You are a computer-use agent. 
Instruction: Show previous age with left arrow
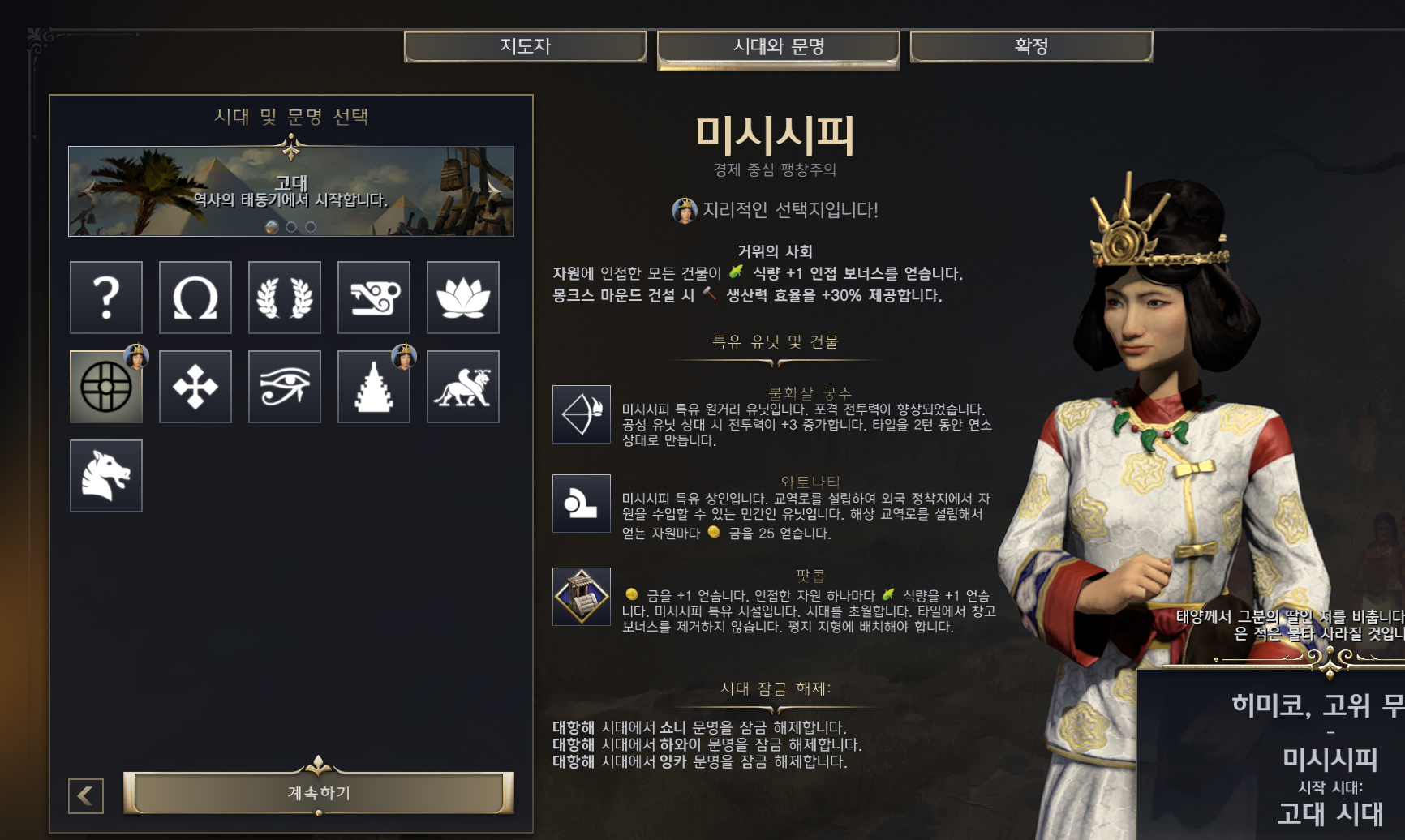[89, 191]
